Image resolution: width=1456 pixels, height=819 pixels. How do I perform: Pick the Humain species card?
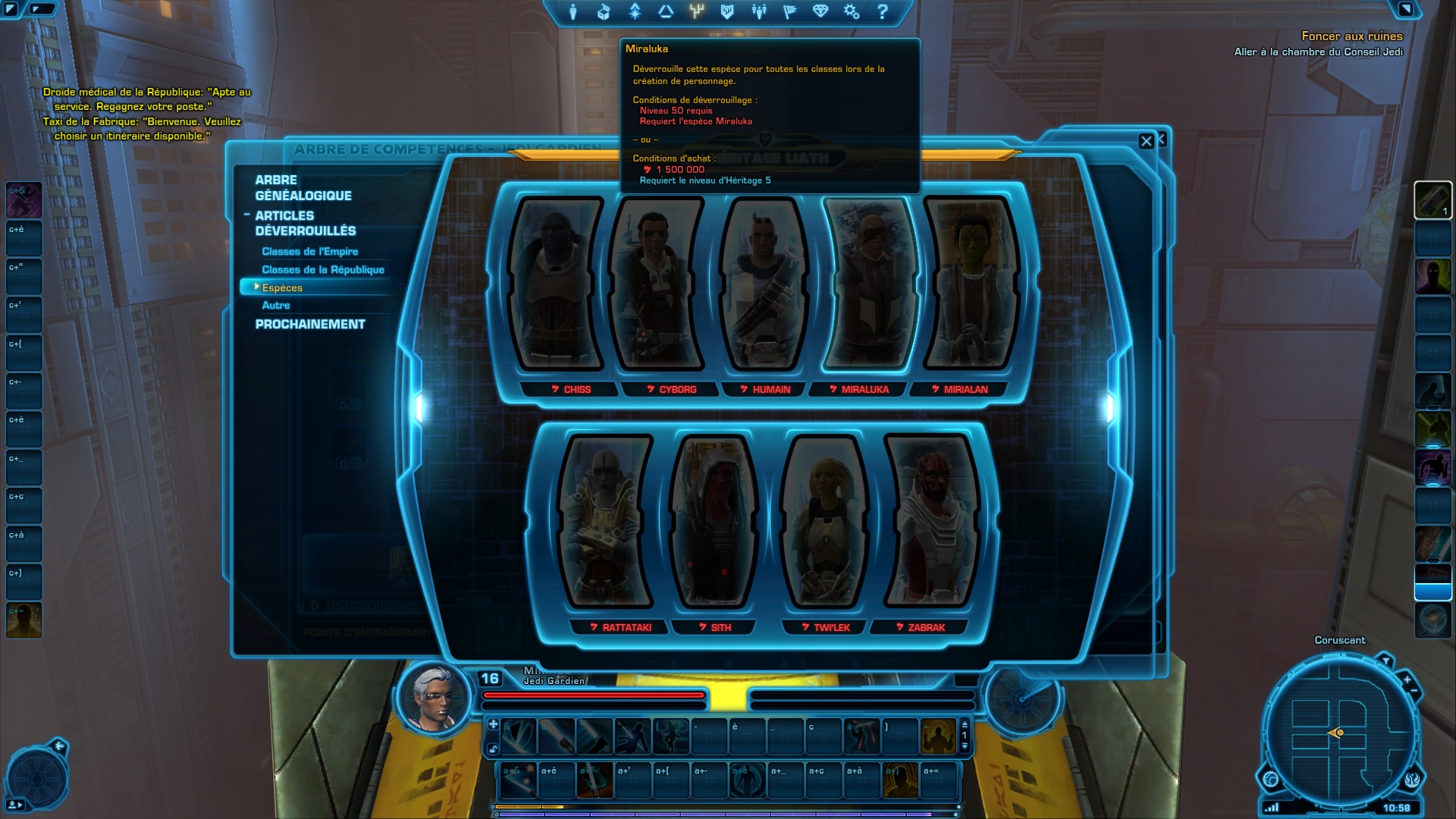[x=764, y=284]
